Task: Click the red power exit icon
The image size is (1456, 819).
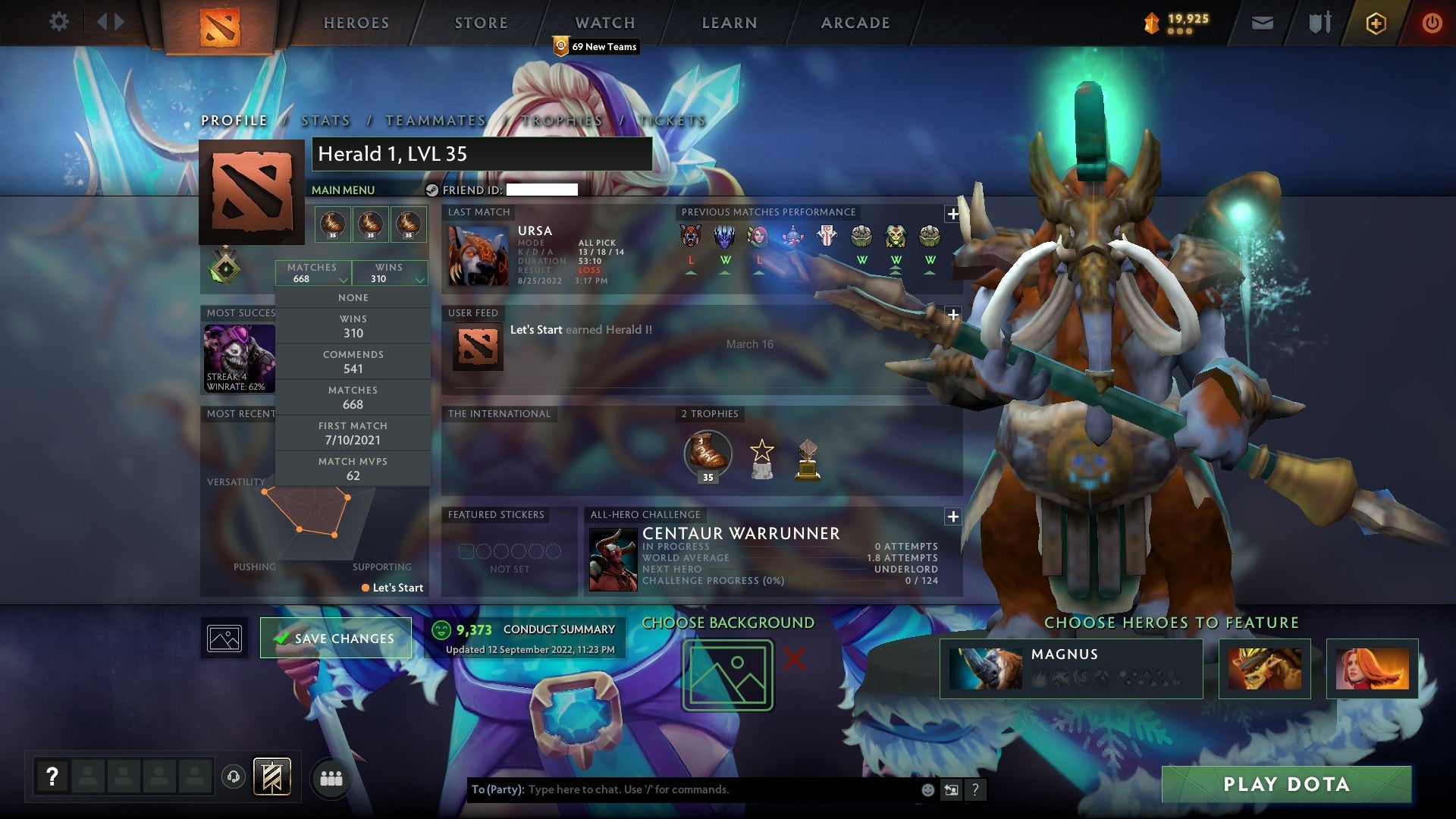Action: (1432, 23)
